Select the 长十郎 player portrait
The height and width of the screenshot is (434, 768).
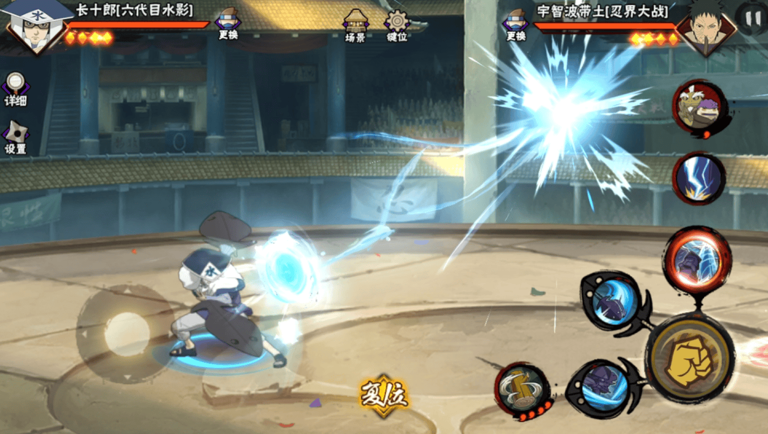point(33,24)
